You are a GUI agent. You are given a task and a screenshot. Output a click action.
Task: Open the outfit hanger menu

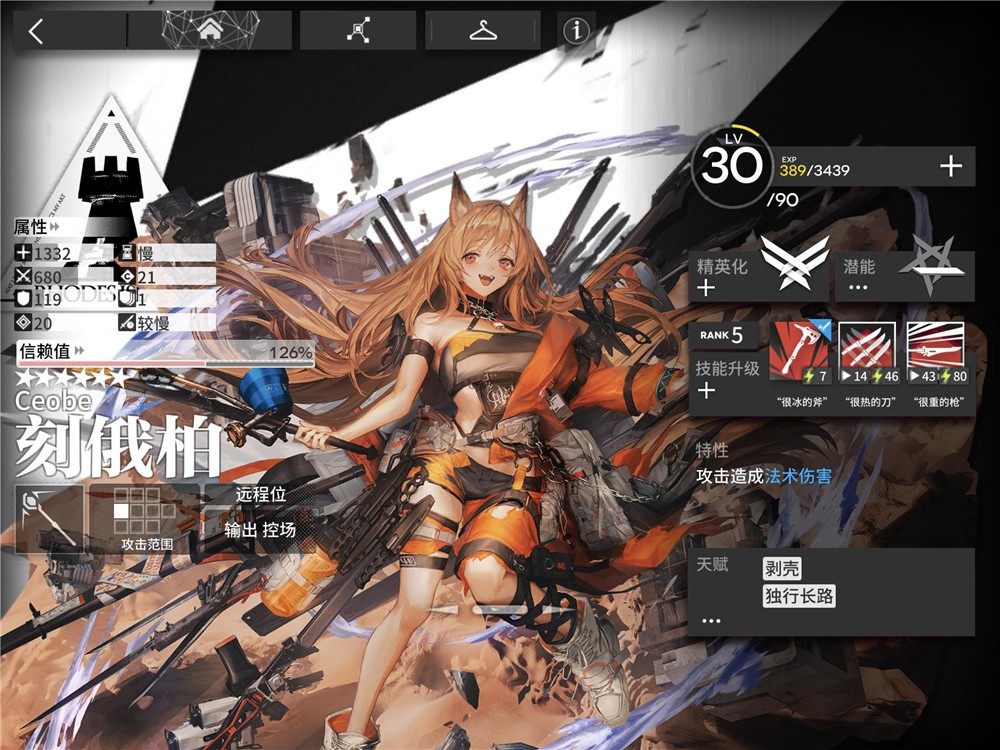[x=483, y=31]
